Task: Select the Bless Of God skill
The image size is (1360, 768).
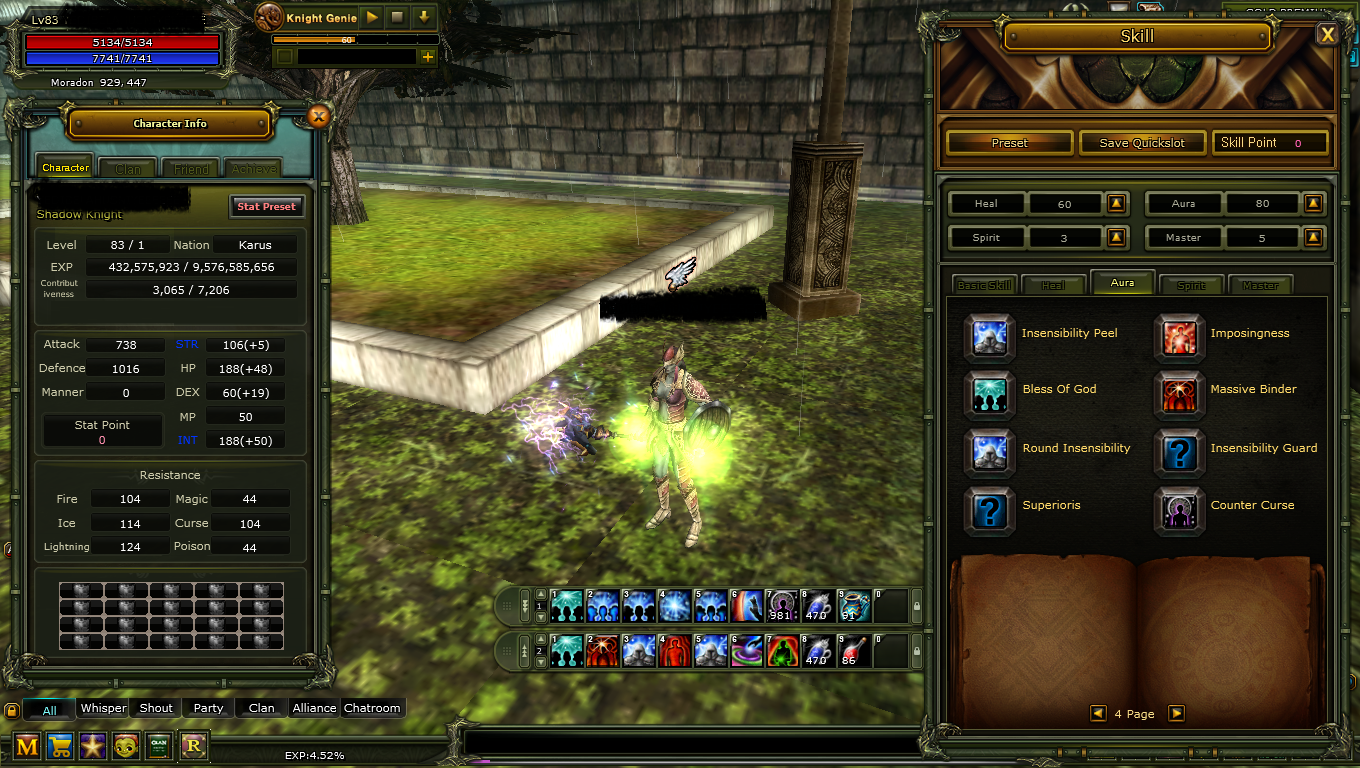Action: [x=989, y=394]
